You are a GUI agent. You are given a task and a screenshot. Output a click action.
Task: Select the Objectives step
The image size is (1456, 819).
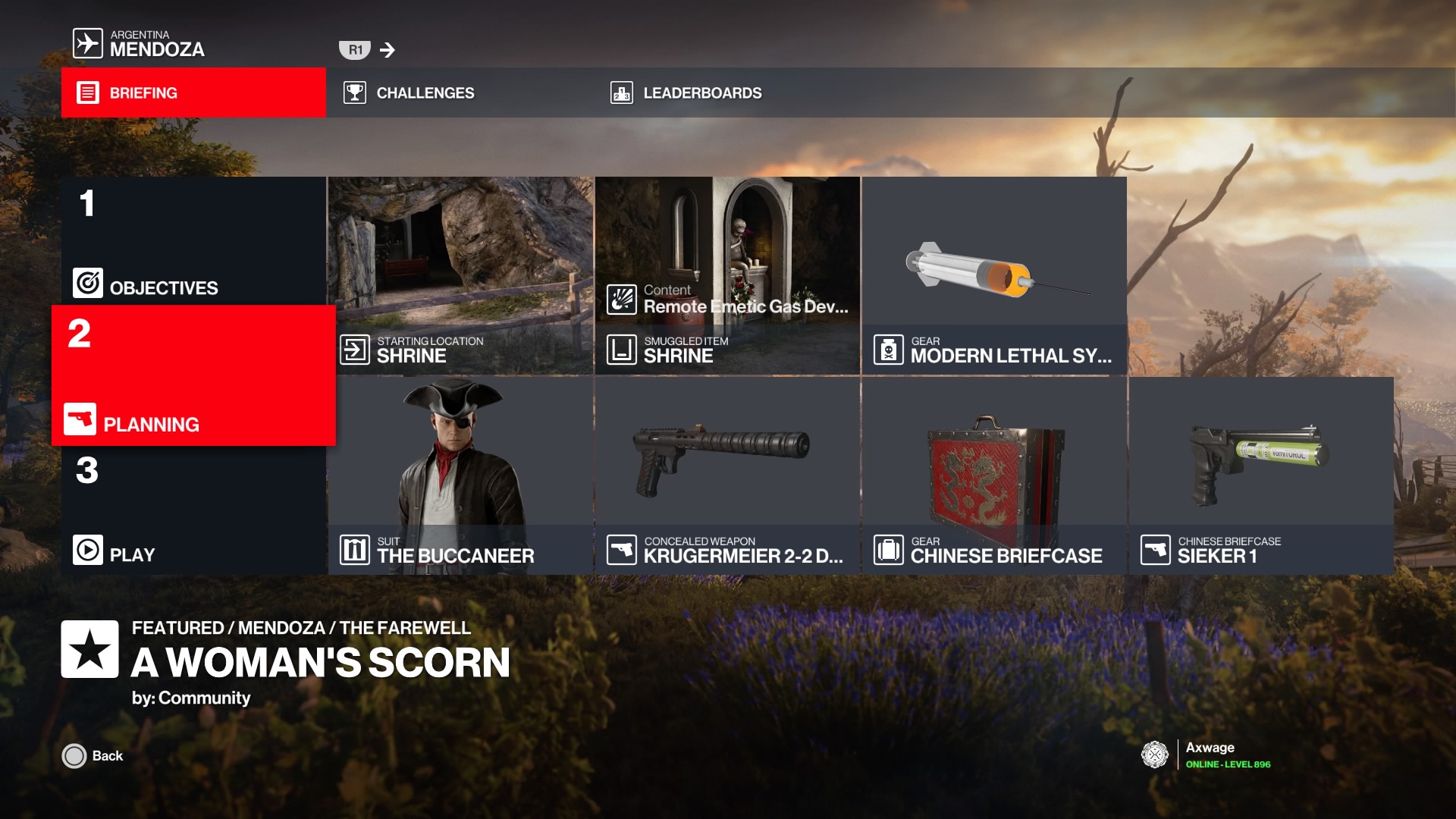193,241
